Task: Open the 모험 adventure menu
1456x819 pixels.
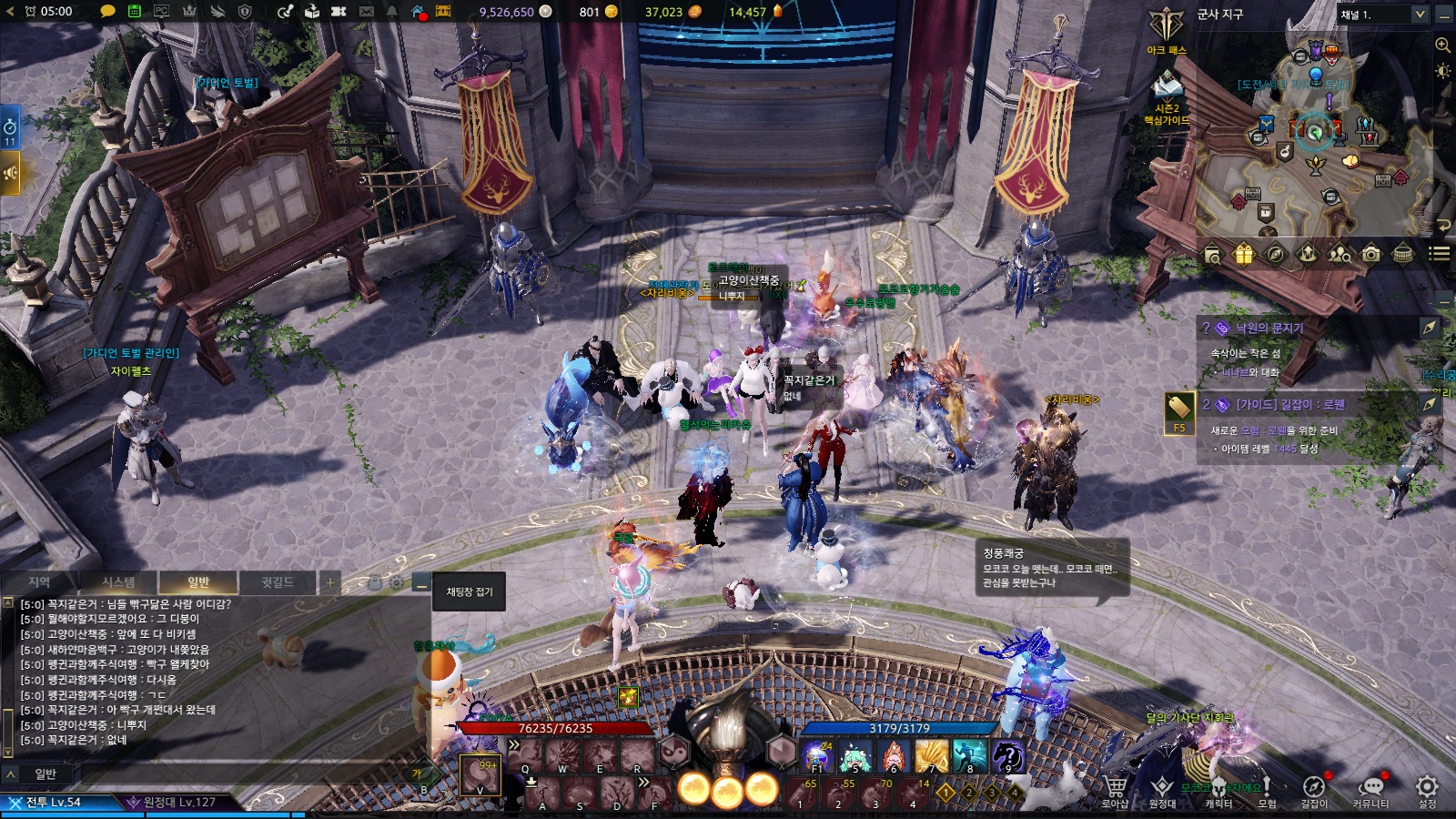Action: 1267,788
